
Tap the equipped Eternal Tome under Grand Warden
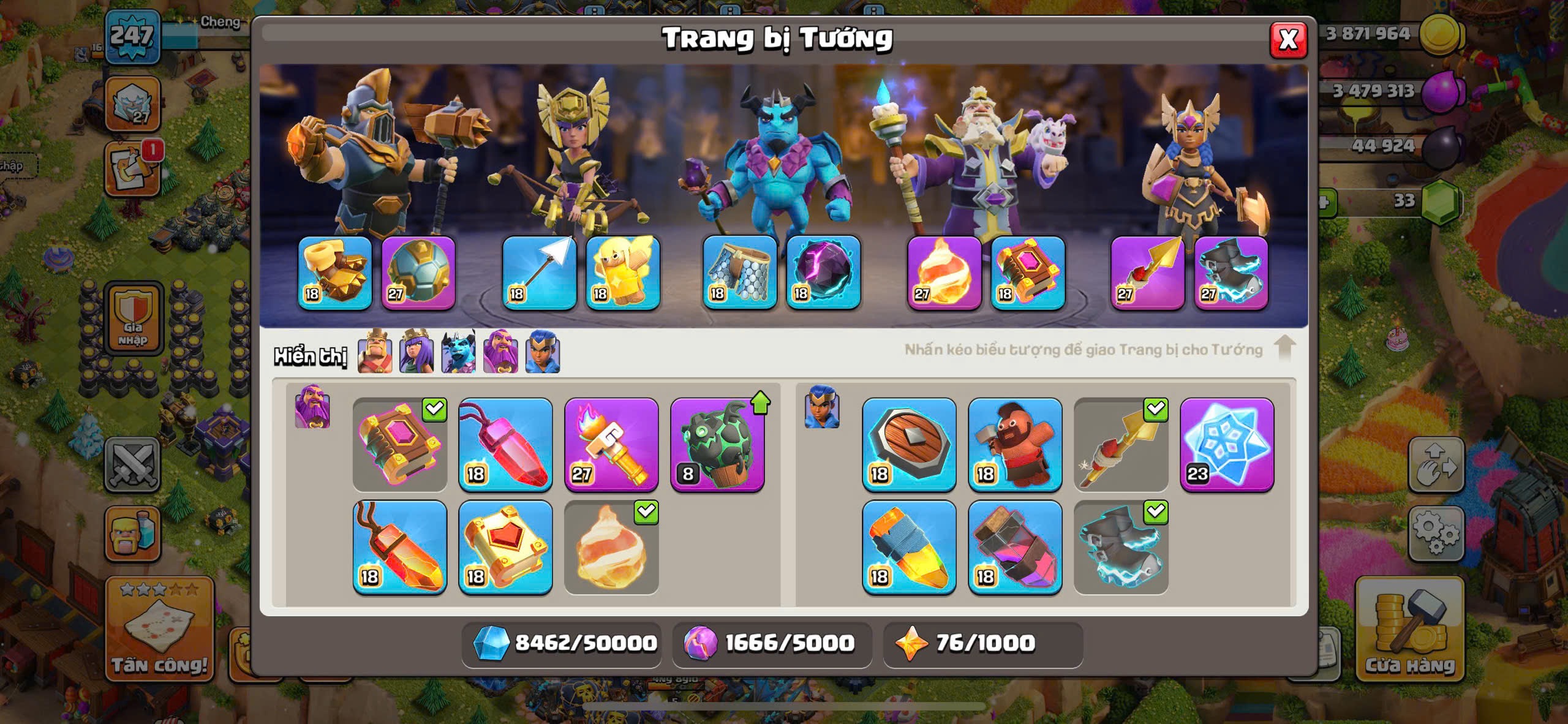point(1028,273)
